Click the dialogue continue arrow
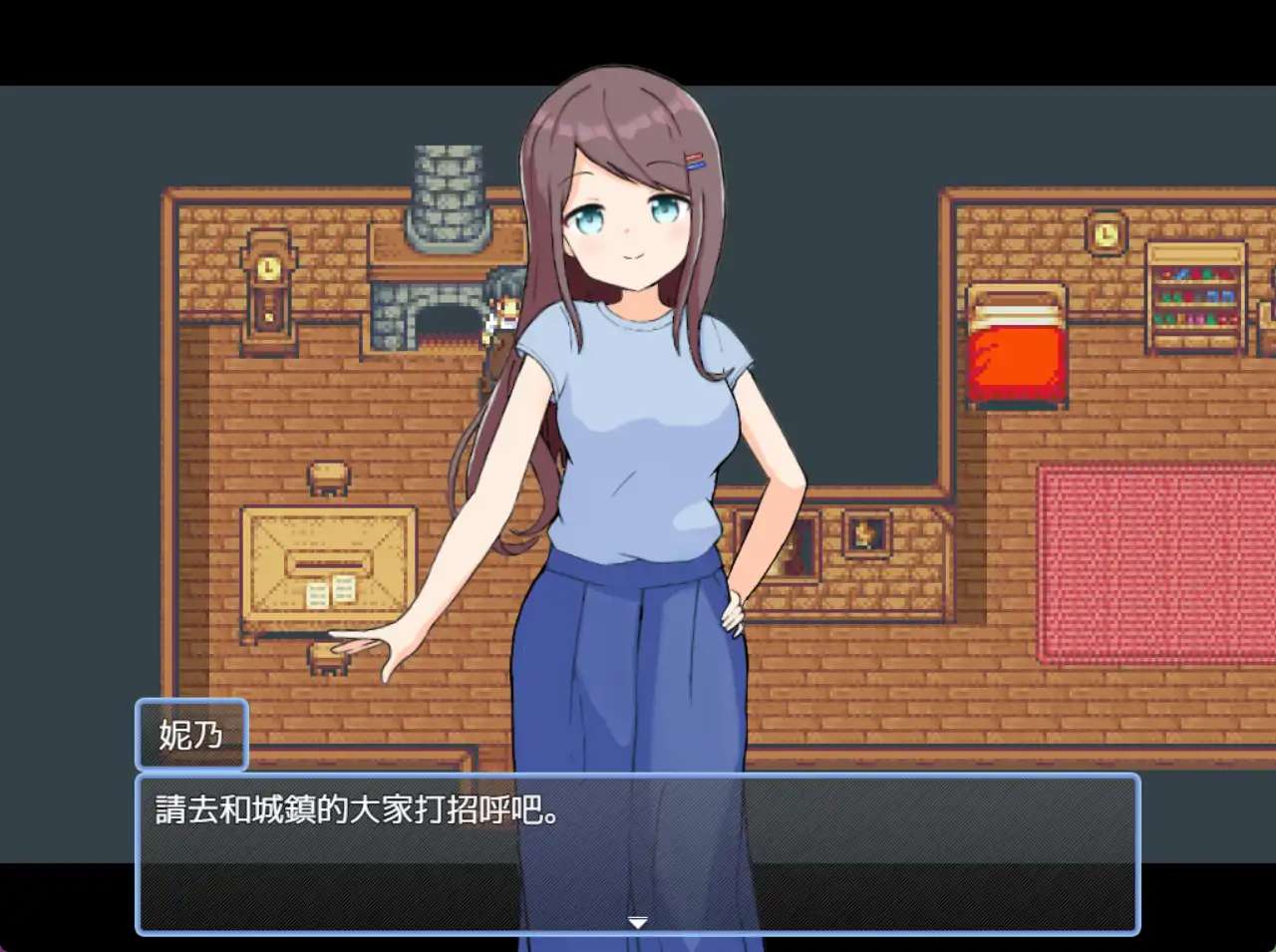Viewport: 1276px width, 952px height. [x=638, y=922]
